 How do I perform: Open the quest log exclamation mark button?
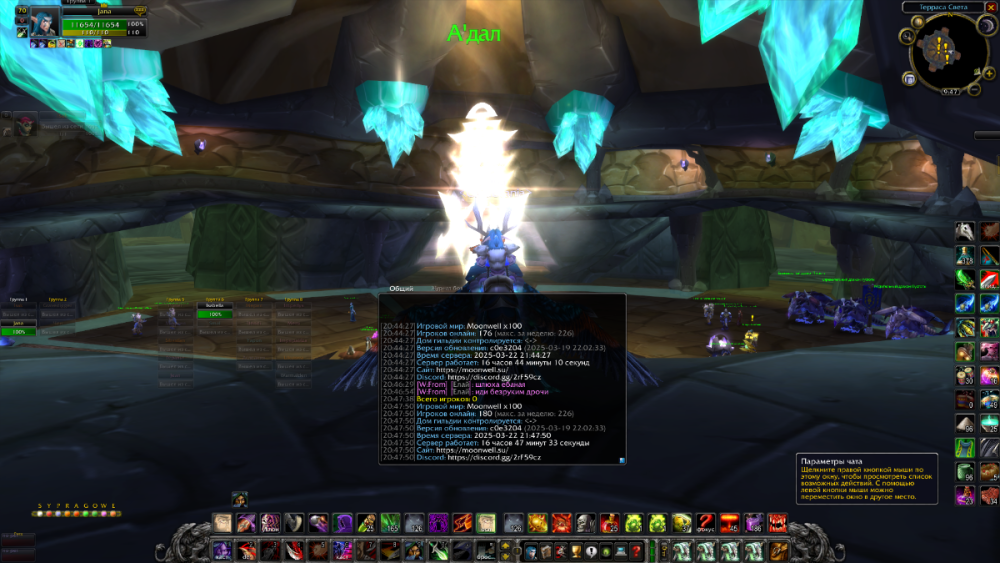tap(591, 550)
